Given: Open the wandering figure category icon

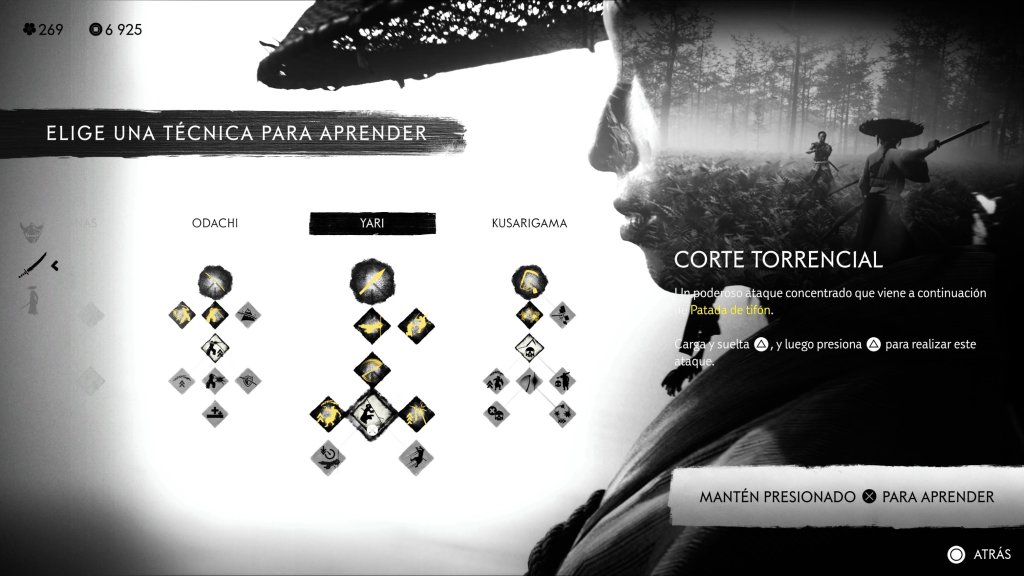Looking at the screenshot, I should tap(34, 300).
